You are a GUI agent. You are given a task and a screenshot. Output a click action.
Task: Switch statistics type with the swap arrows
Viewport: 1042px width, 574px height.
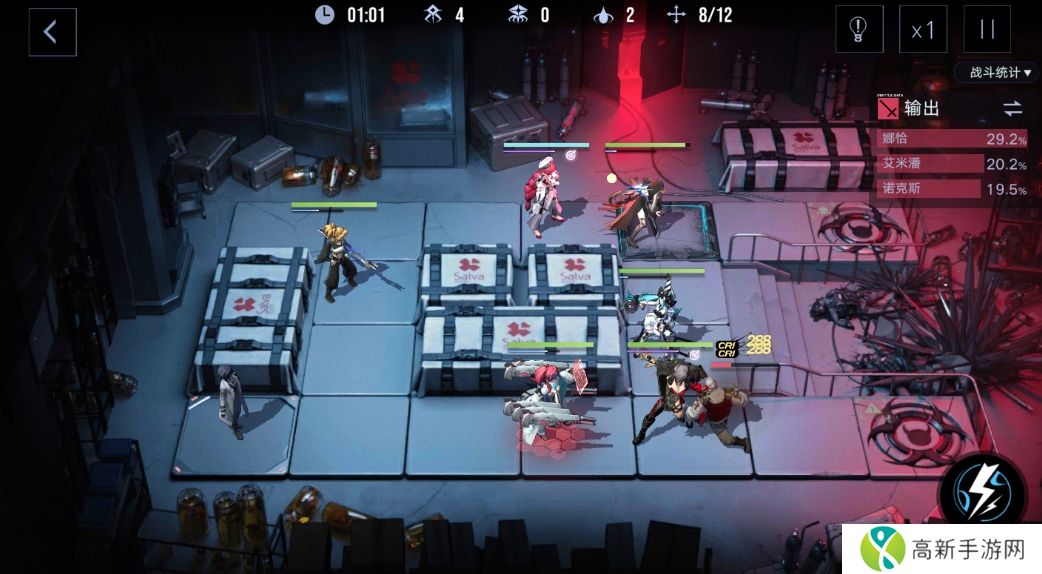[1012, 108]
